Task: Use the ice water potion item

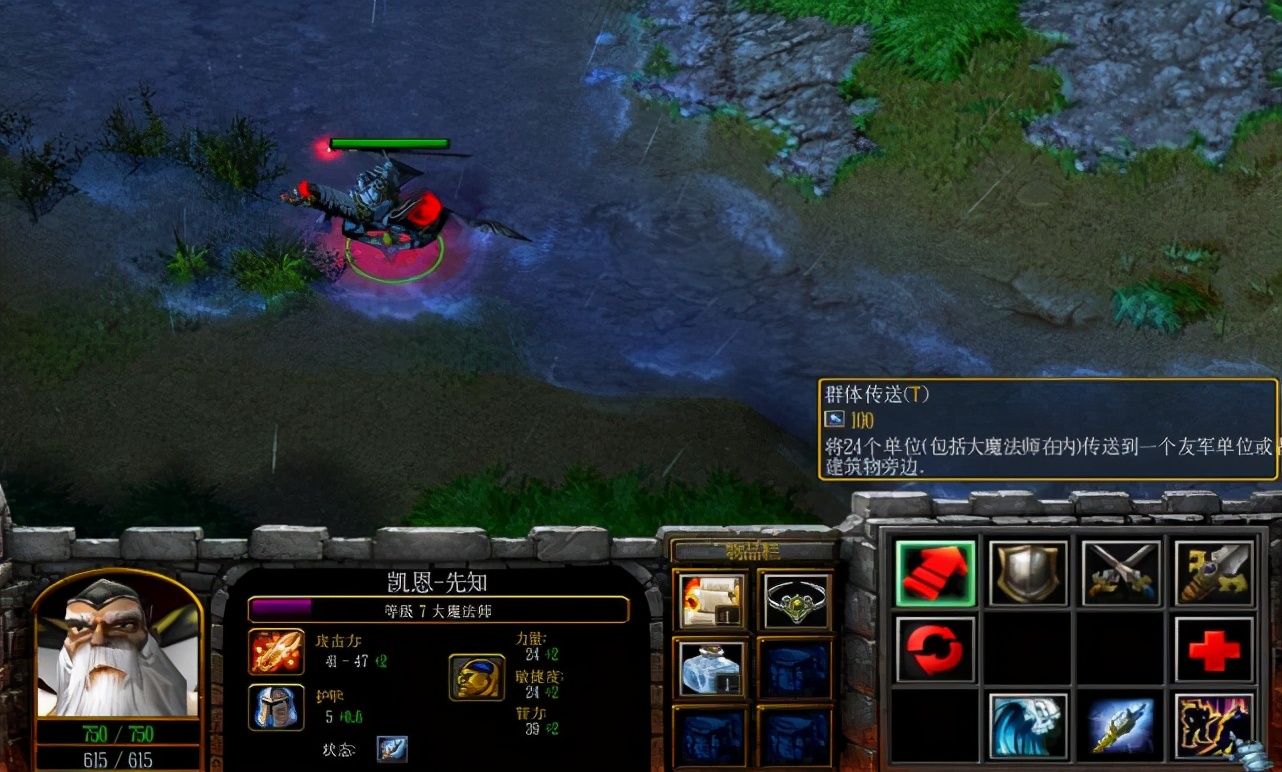Action: coord(710,670)
